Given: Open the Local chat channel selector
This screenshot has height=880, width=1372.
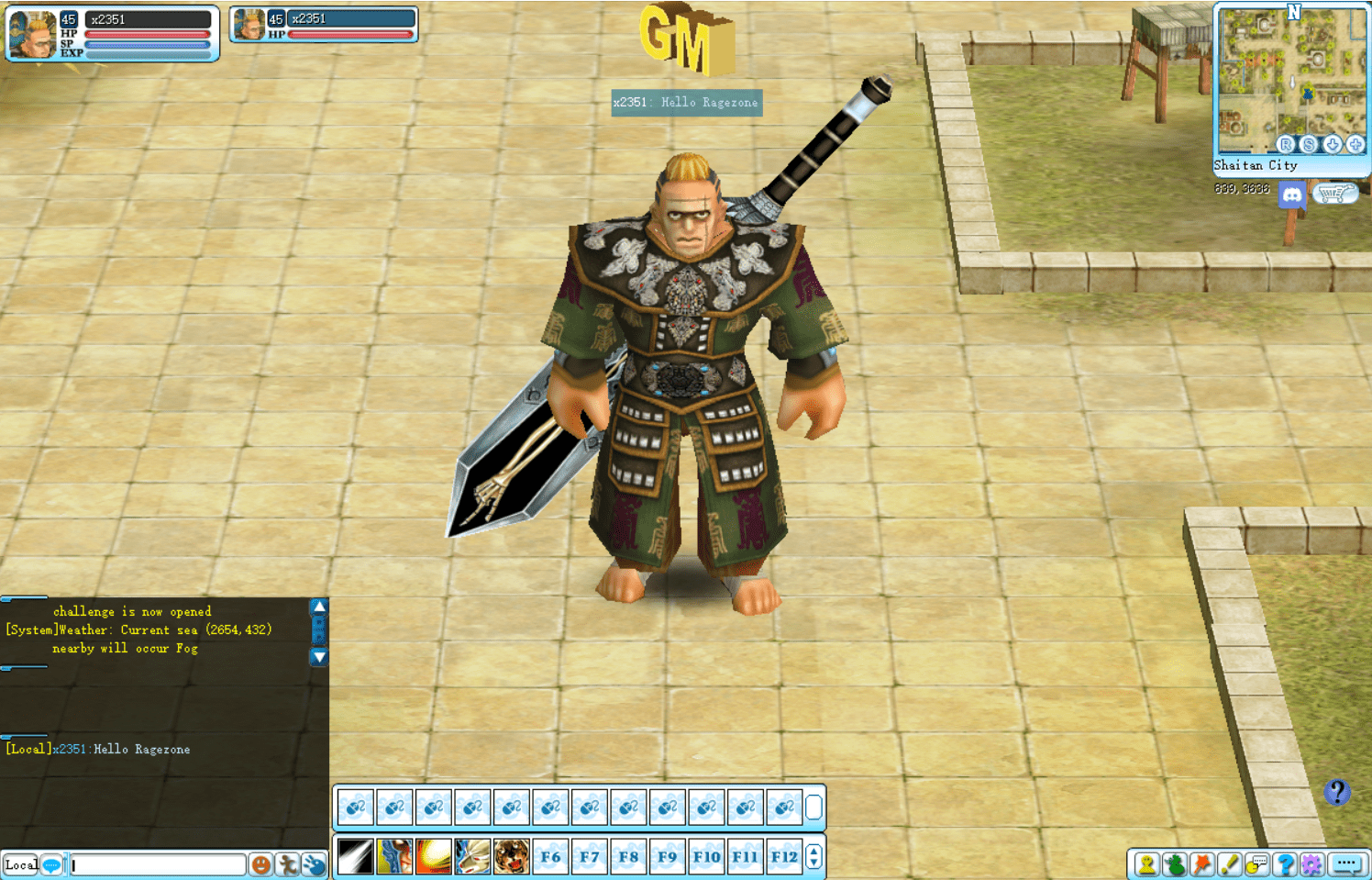Looking at the screenshot, I should click(x=20, y=864).
